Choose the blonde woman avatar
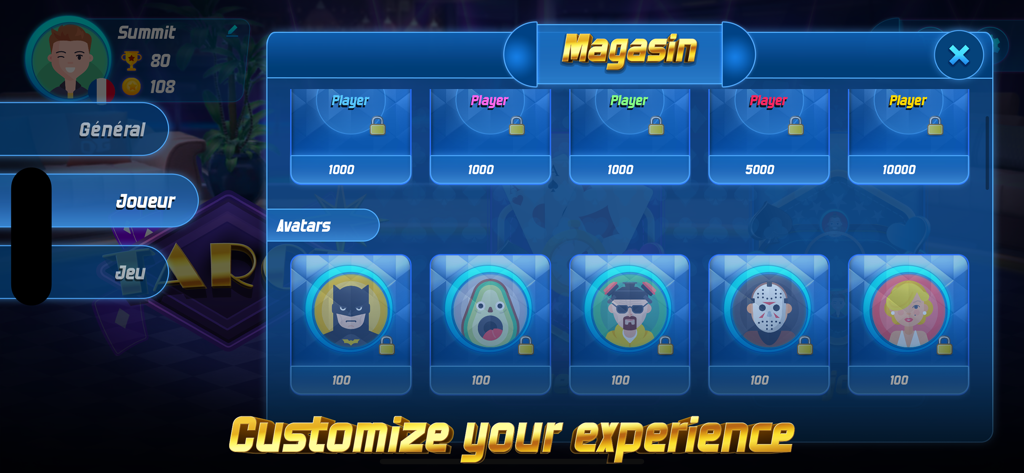Screen dimensions: 1024x473 [907, 310]
